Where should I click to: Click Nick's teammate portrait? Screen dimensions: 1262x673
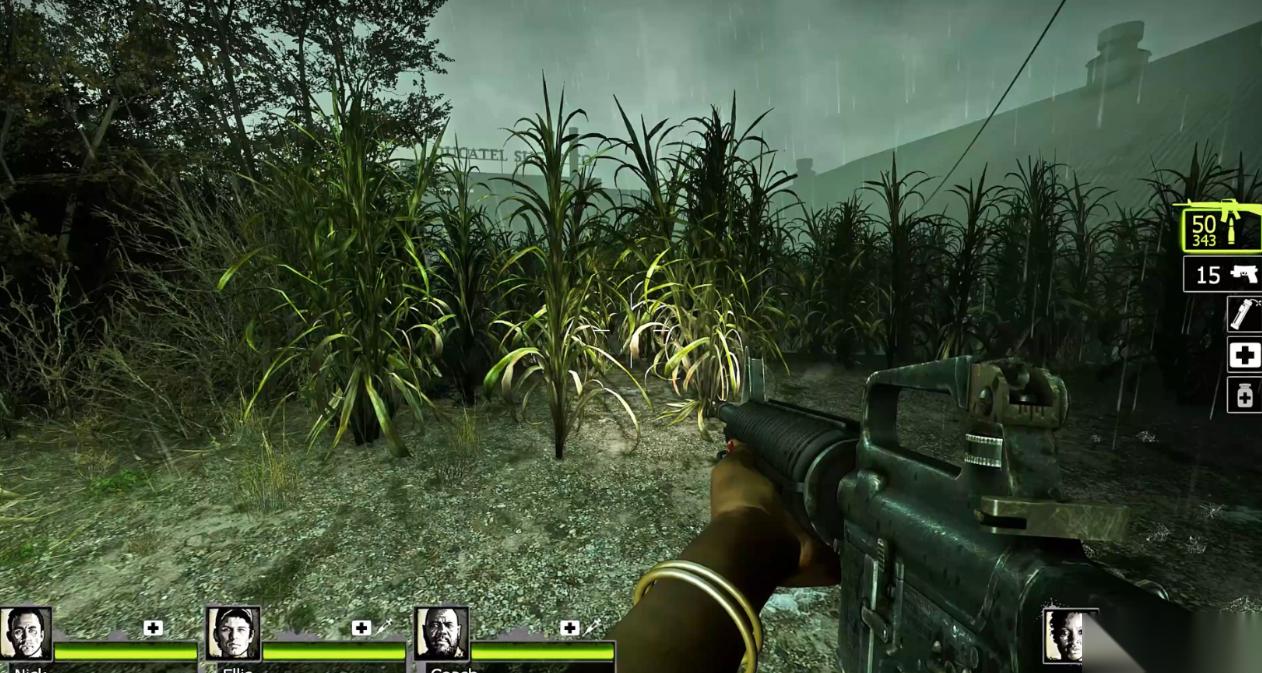coord(25,633)
